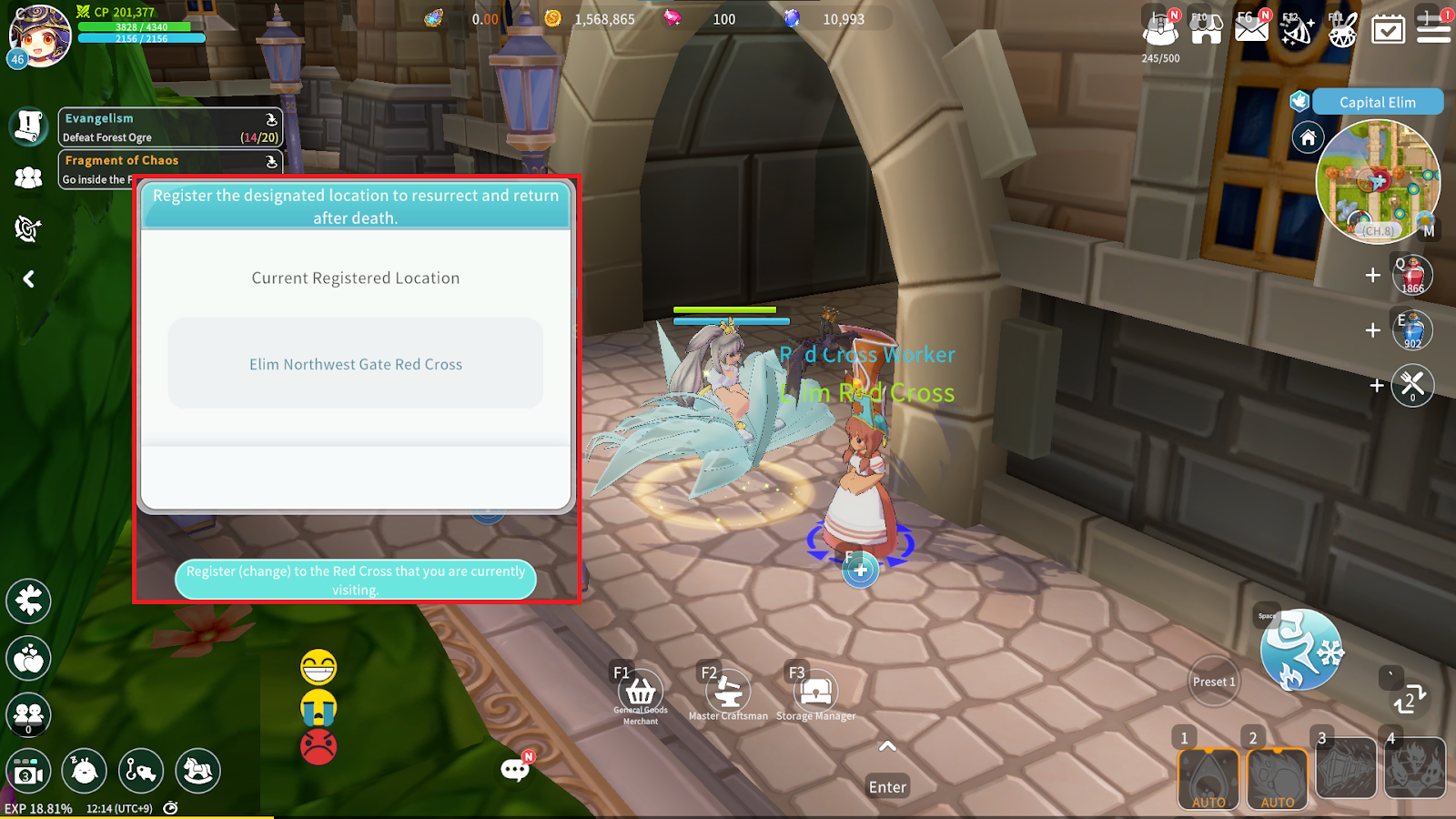Open the Storage Manager shortcut
This screenshot has width=1456, height=819.
pos(815,694)
